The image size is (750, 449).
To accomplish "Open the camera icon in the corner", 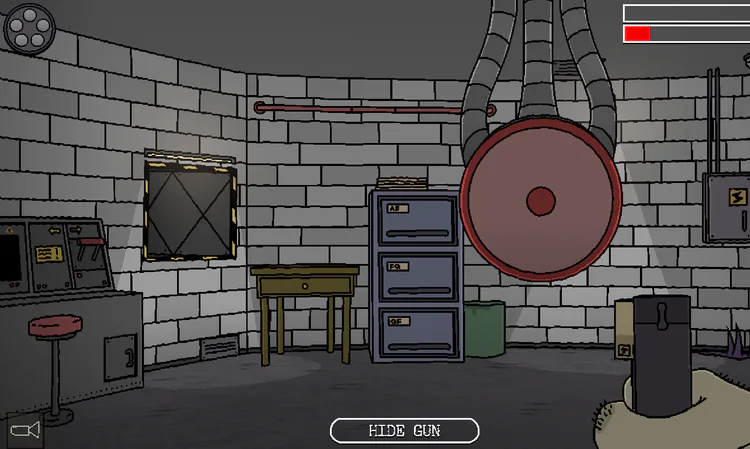I will point(24,430).
